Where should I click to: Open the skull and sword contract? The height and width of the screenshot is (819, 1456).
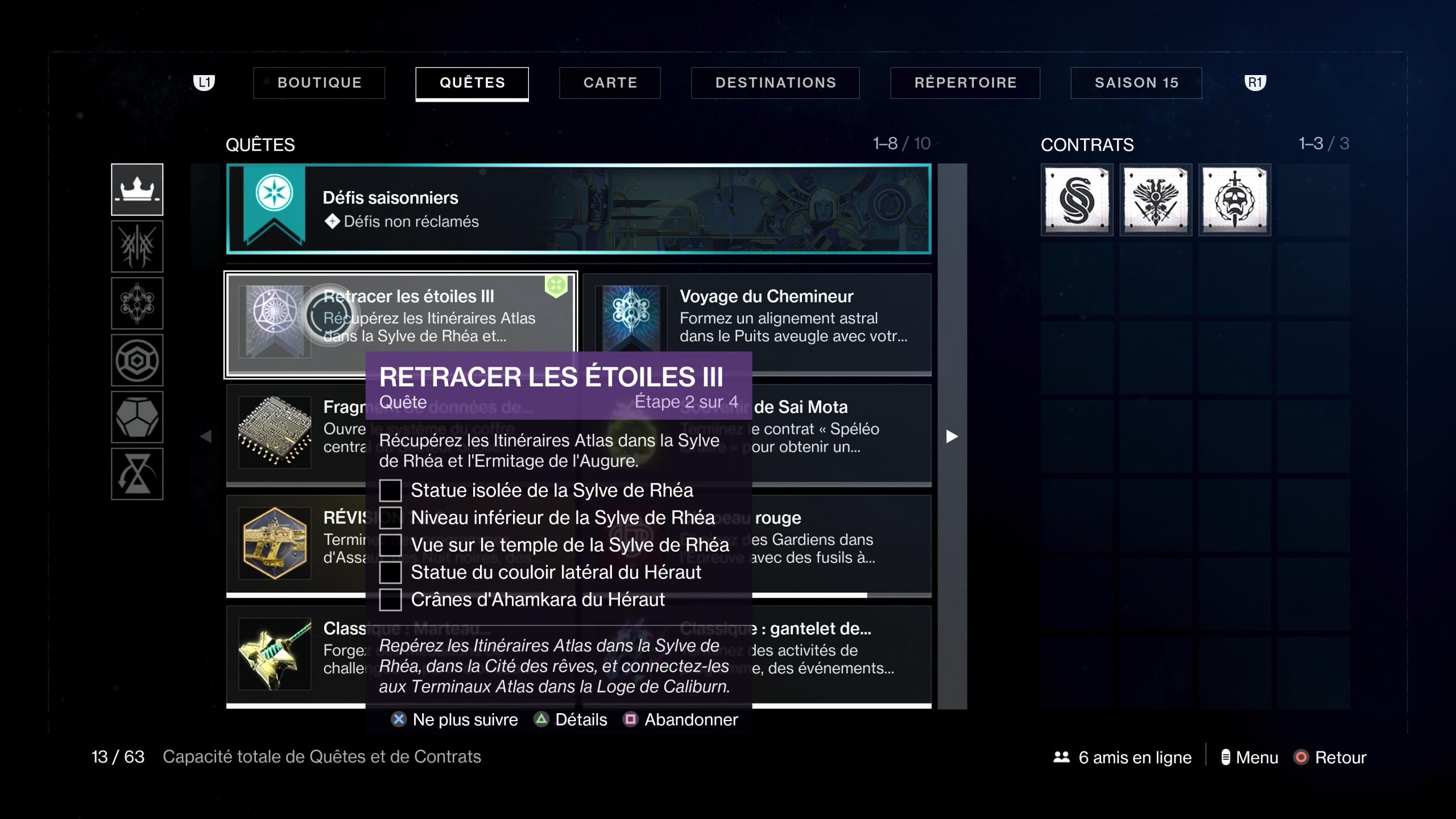(x=1235, y=200)
